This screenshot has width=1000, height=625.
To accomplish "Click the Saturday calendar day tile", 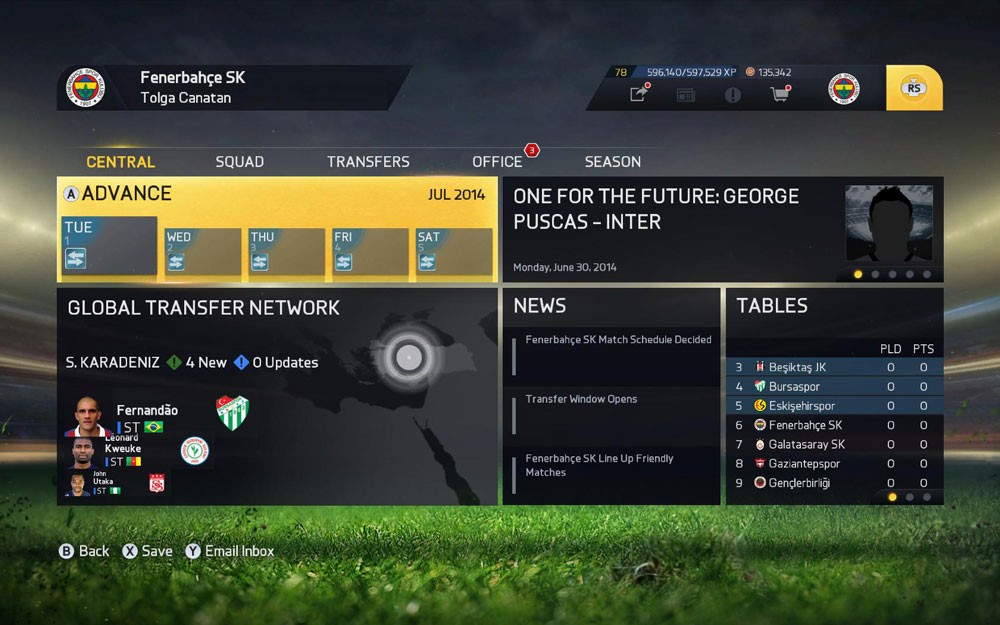I will click(454, 251).
